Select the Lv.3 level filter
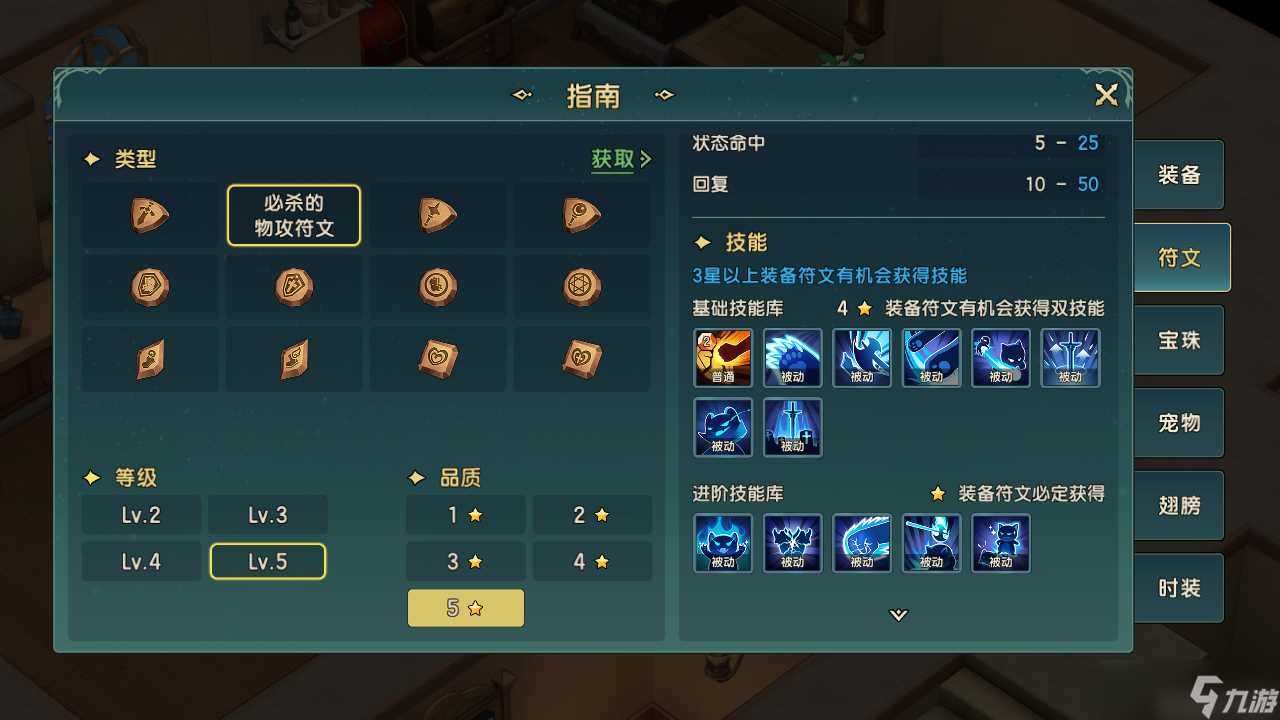Screen dimensions: 1280x720 [267, 514]
